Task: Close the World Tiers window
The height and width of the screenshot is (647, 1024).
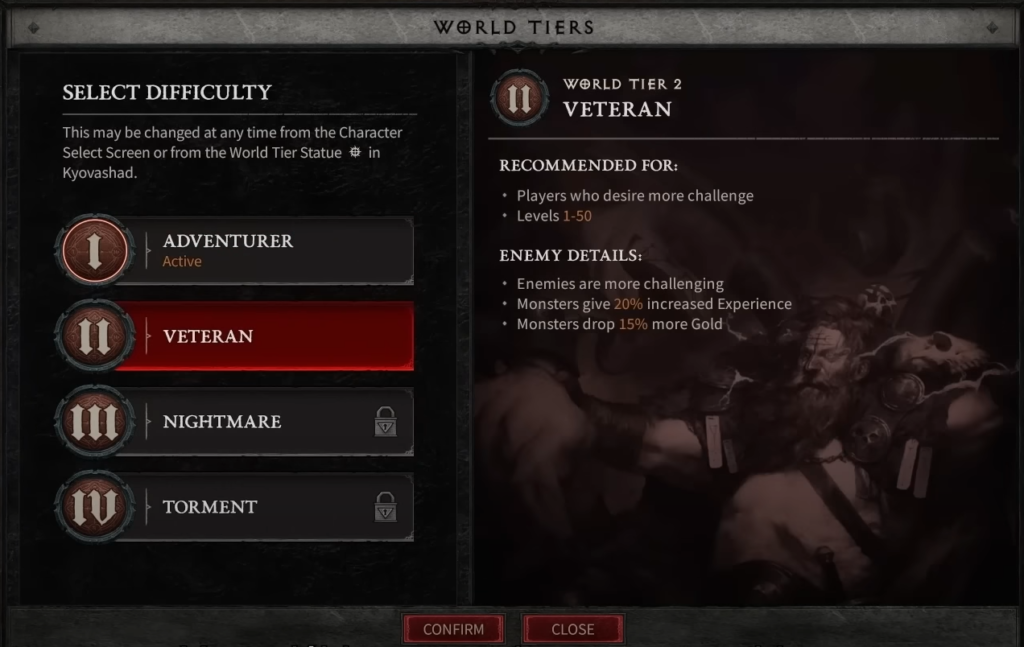Action: point(573,629)
